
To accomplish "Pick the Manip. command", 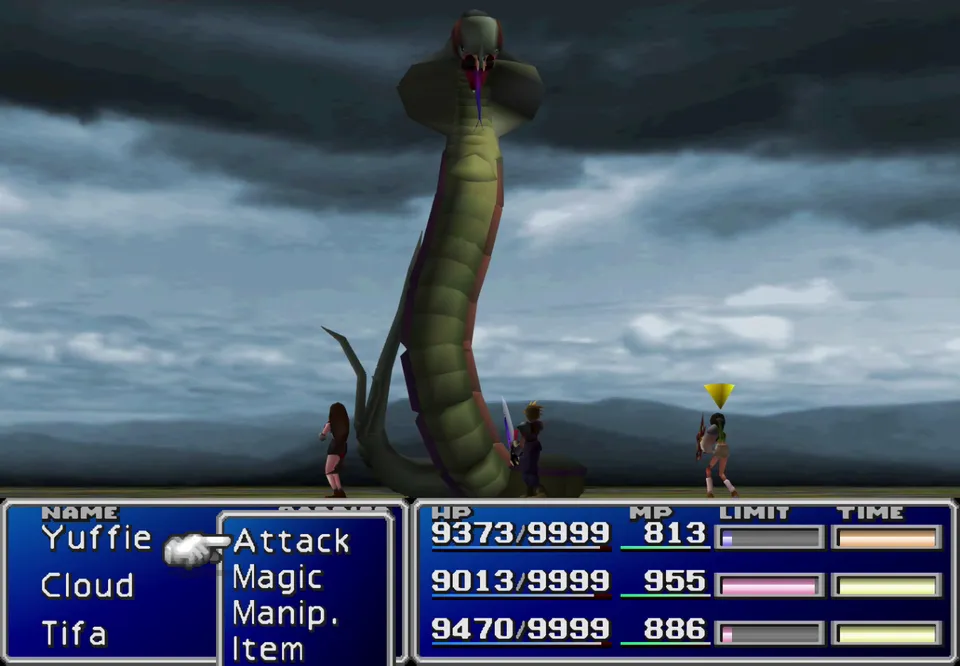I will tap(285, 613).
